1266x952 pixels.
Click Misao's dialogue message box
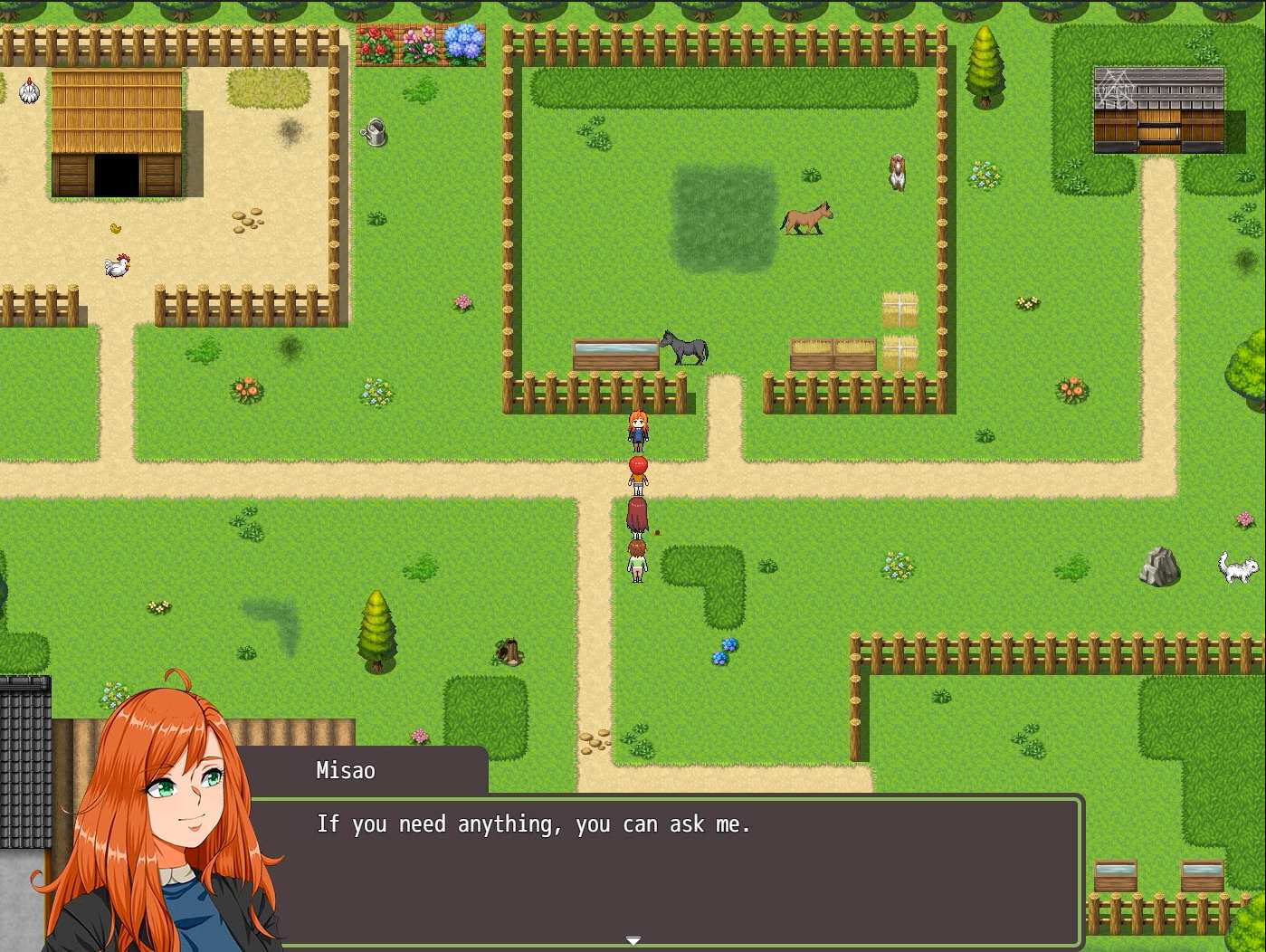tap(665, 871)
